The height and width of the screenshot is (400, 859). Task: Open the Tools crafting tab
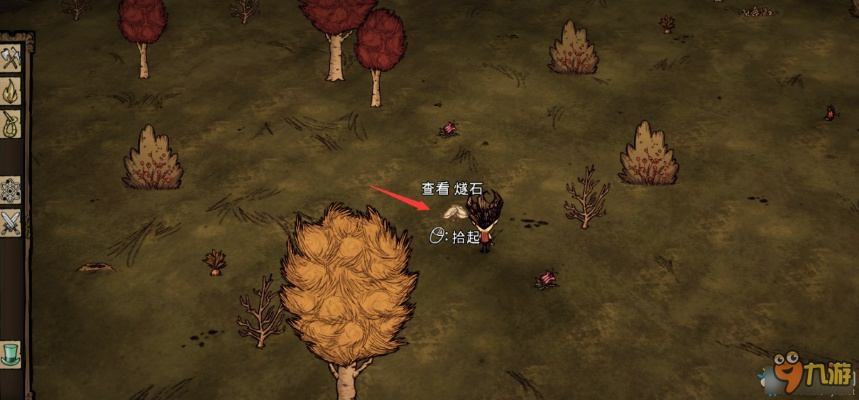point(11,59)
